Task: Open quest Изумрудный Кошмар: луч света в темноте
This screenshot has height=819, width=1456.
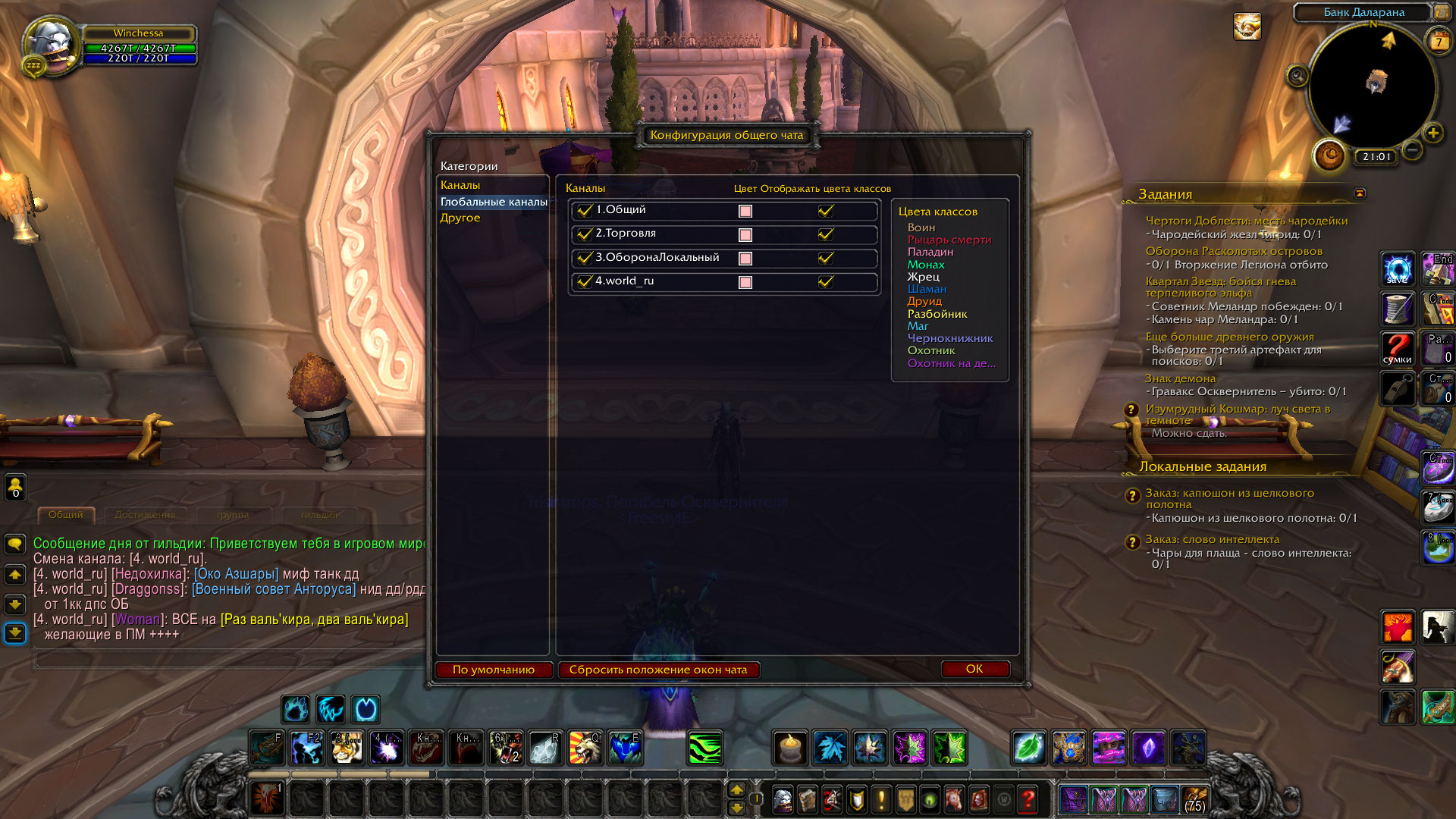Action: [1237, 414]
